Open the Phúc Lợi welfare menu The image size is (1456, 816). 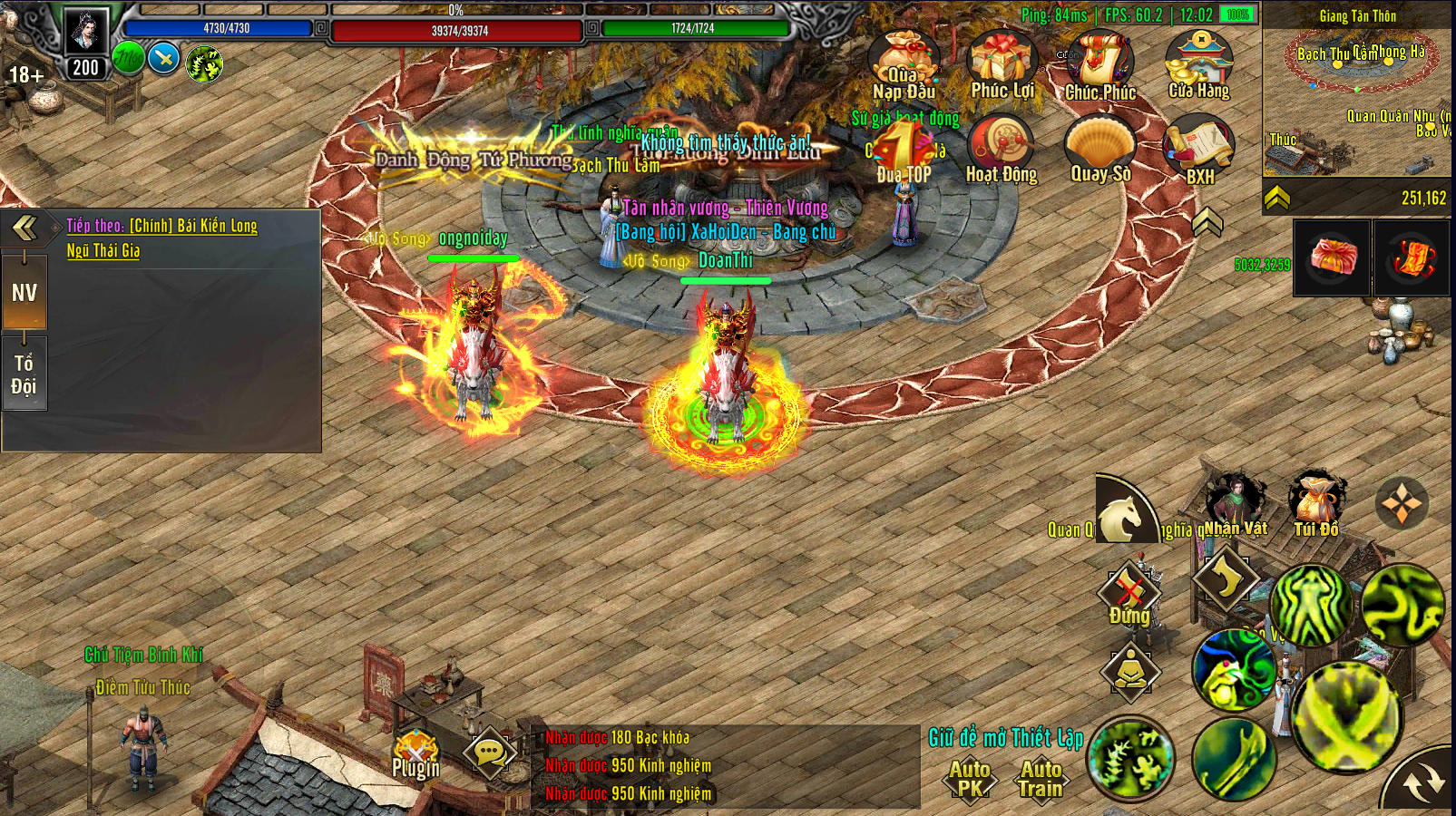tap(1002, 63)
